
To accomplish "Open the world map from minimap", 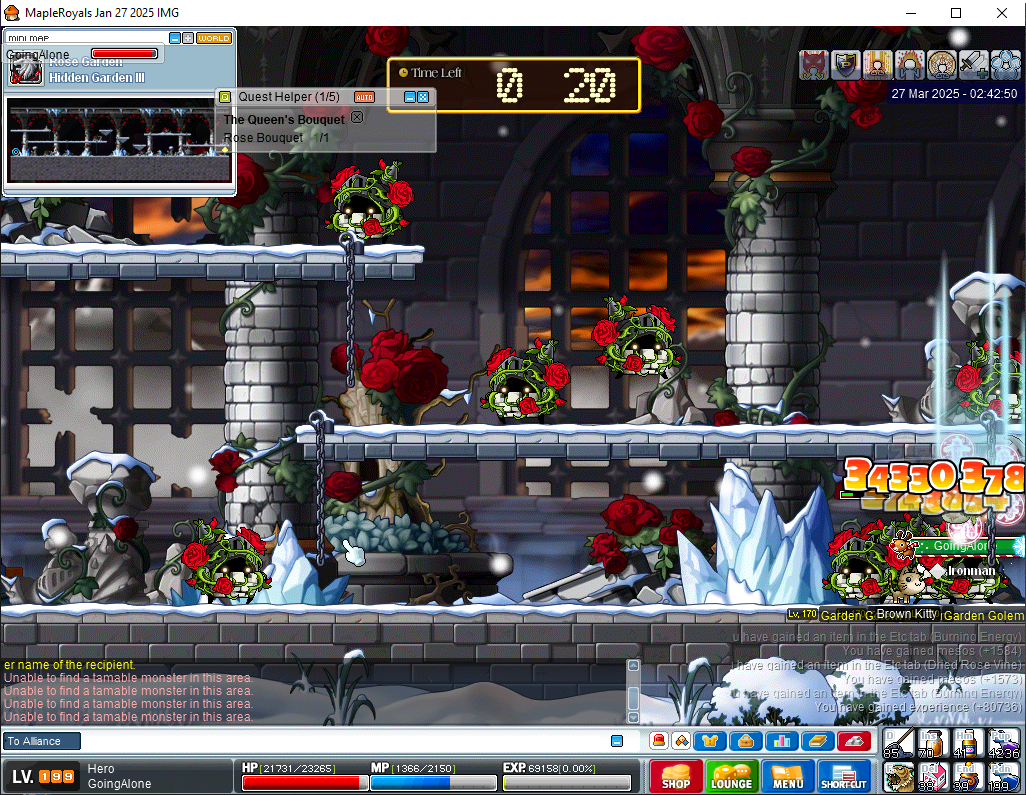I will pos(214,38).
